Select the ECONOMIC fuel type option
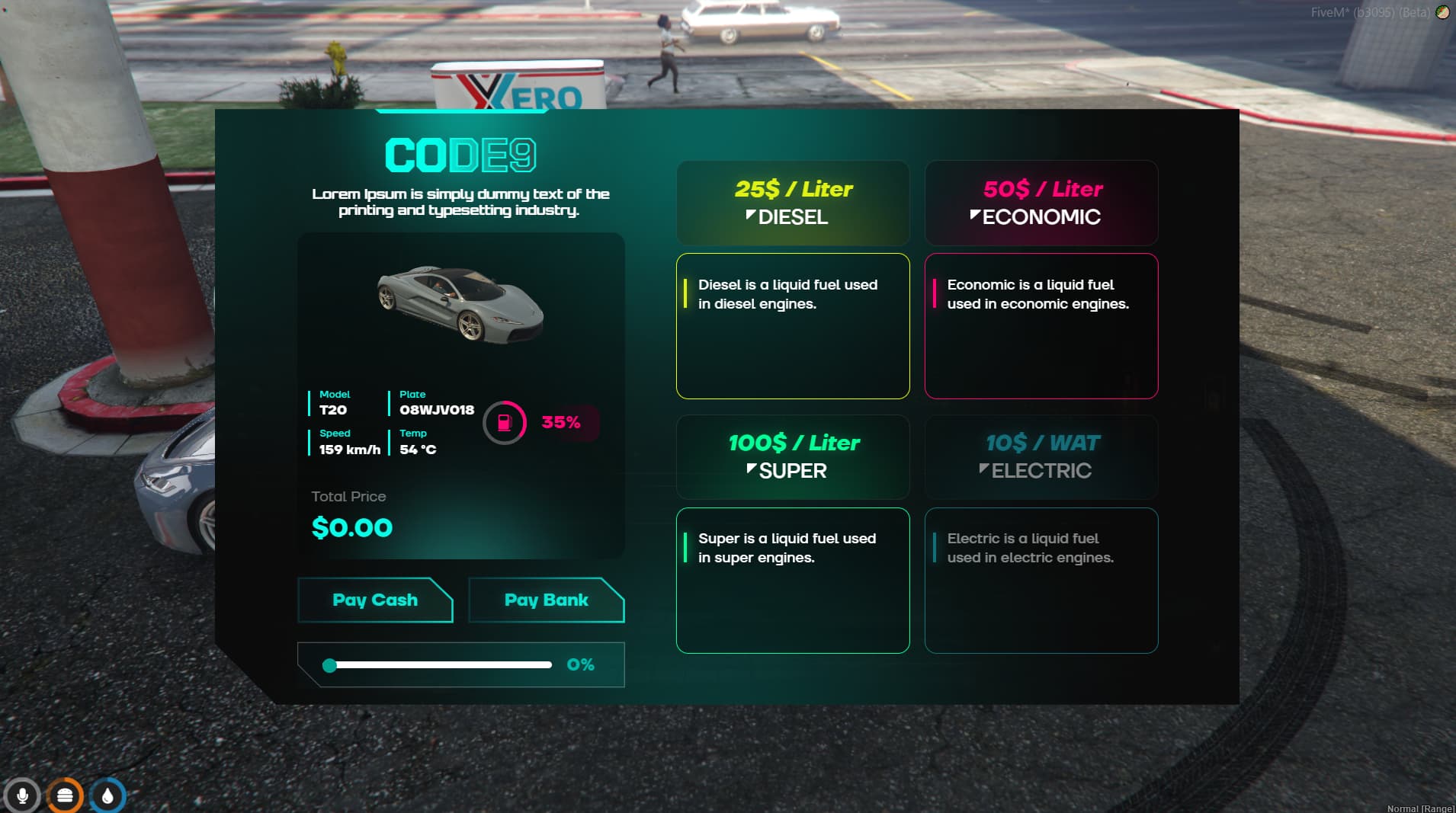 [x=1041, y=203]
